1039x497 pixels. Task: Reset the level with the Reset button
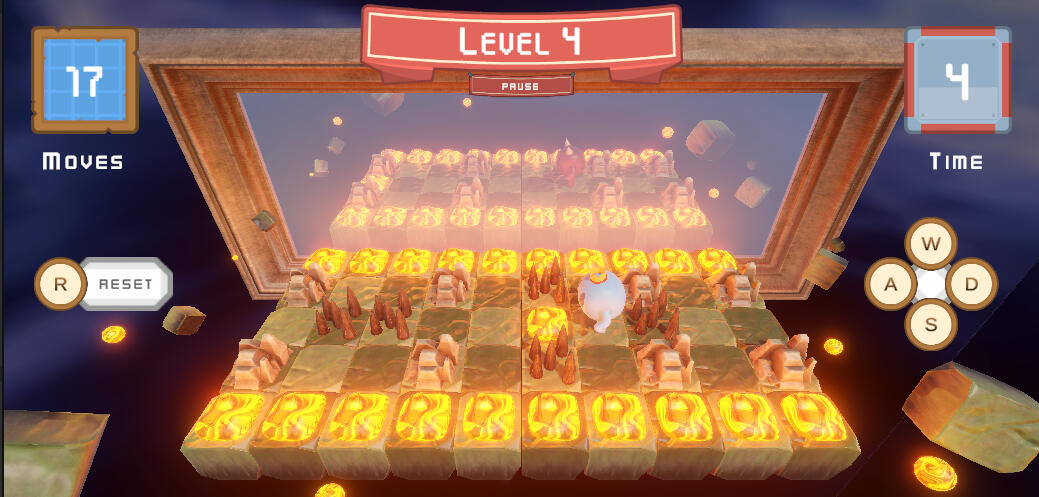coord(125,284)
